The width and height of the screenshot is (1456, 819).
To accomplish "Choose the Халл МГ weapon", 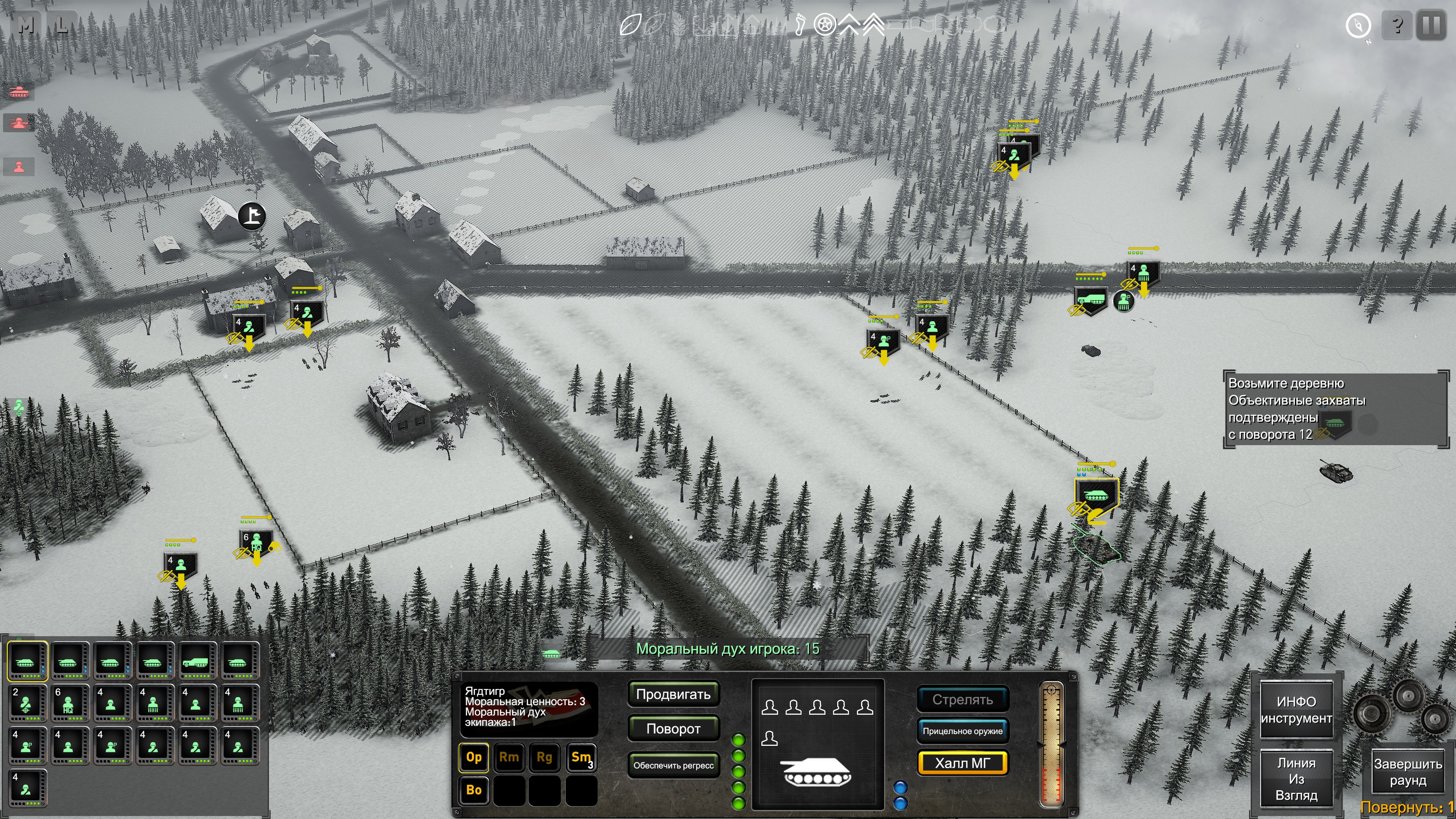I will click(962, 763).
